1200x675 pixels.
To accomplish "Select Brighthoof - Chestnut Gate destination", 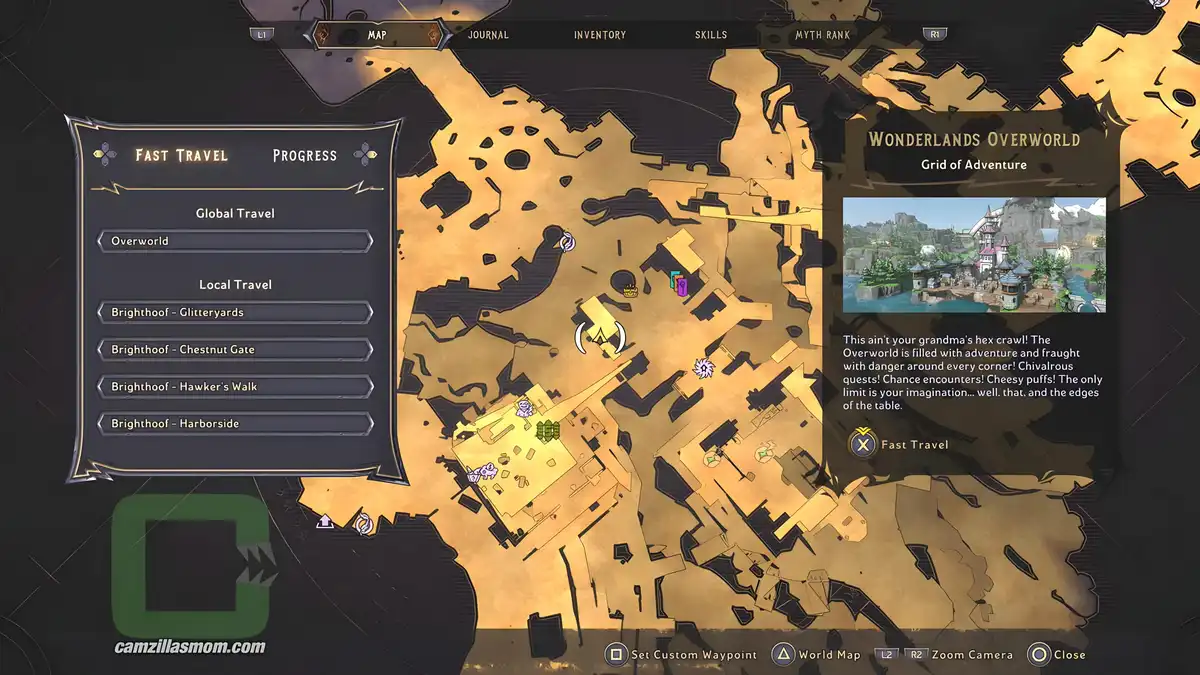I will click(235, 350).
